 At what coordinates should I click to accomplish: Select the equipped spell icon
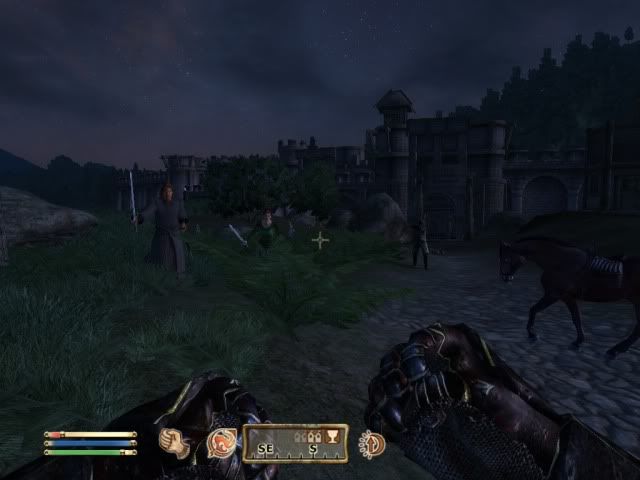[220, 442]
